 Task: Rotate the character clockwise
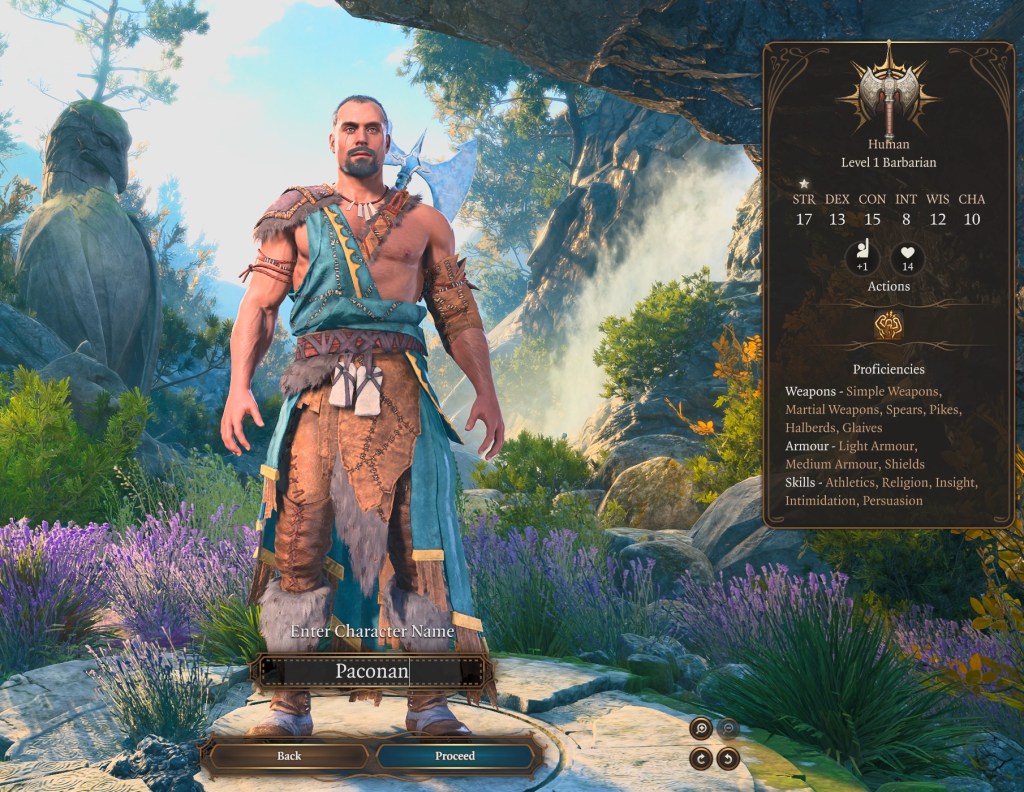[701, 758]
